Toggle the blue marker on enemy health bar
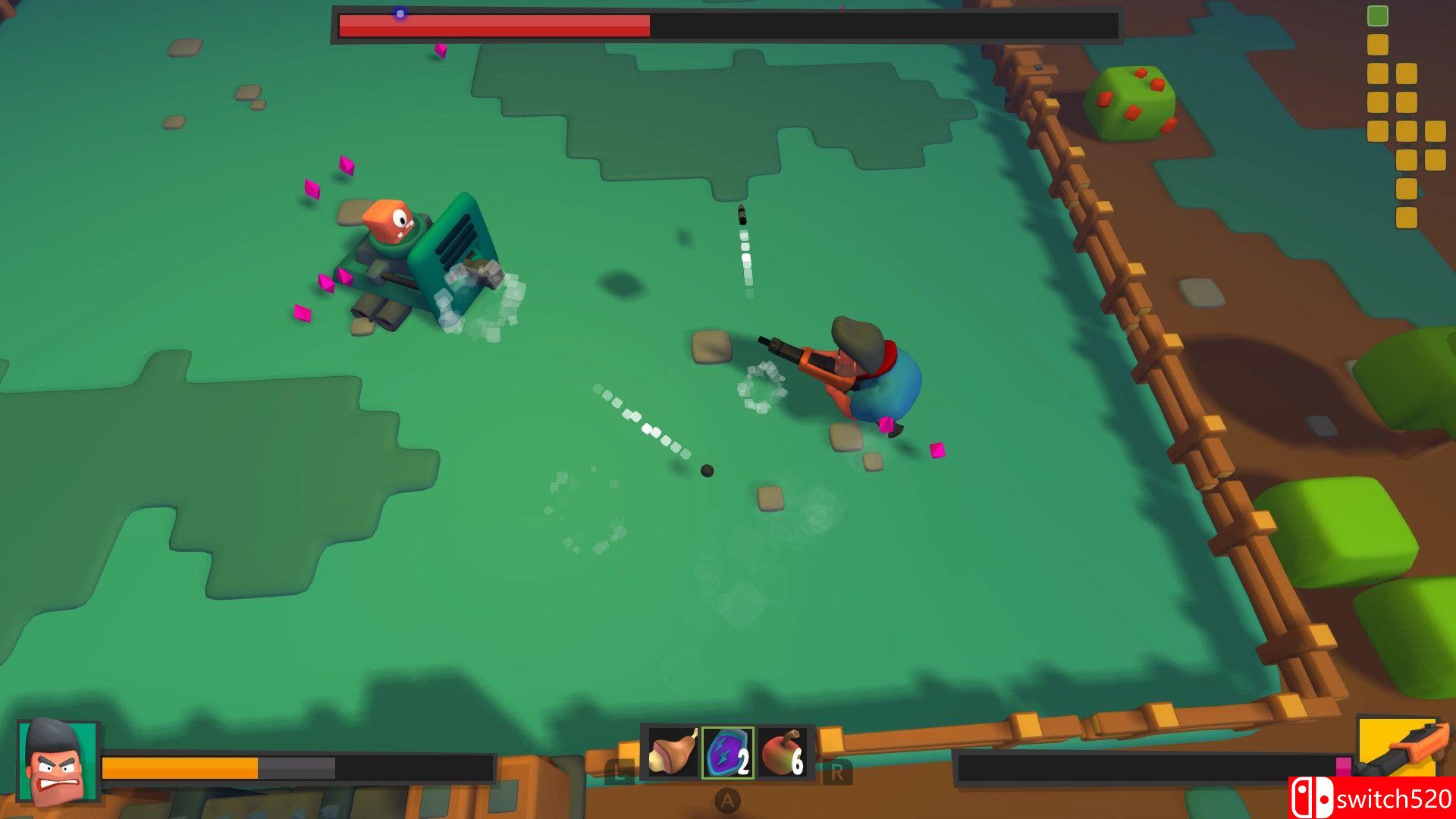This screenshot has width=1456, height=819. 400,12
